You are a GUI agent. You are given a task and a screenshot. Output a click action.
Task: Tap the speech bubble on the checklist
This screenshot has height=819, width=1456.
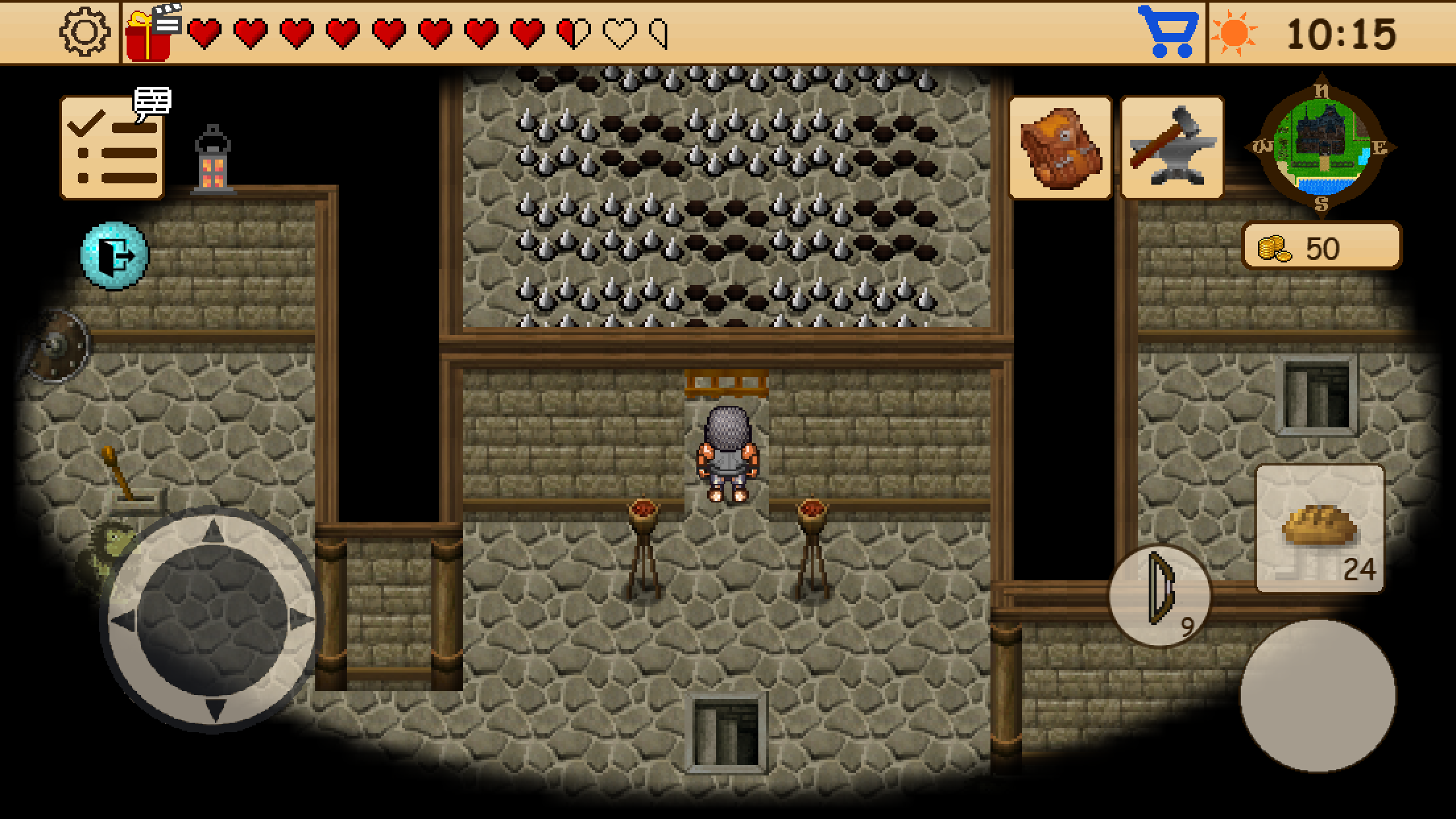[x=152, y=103]
